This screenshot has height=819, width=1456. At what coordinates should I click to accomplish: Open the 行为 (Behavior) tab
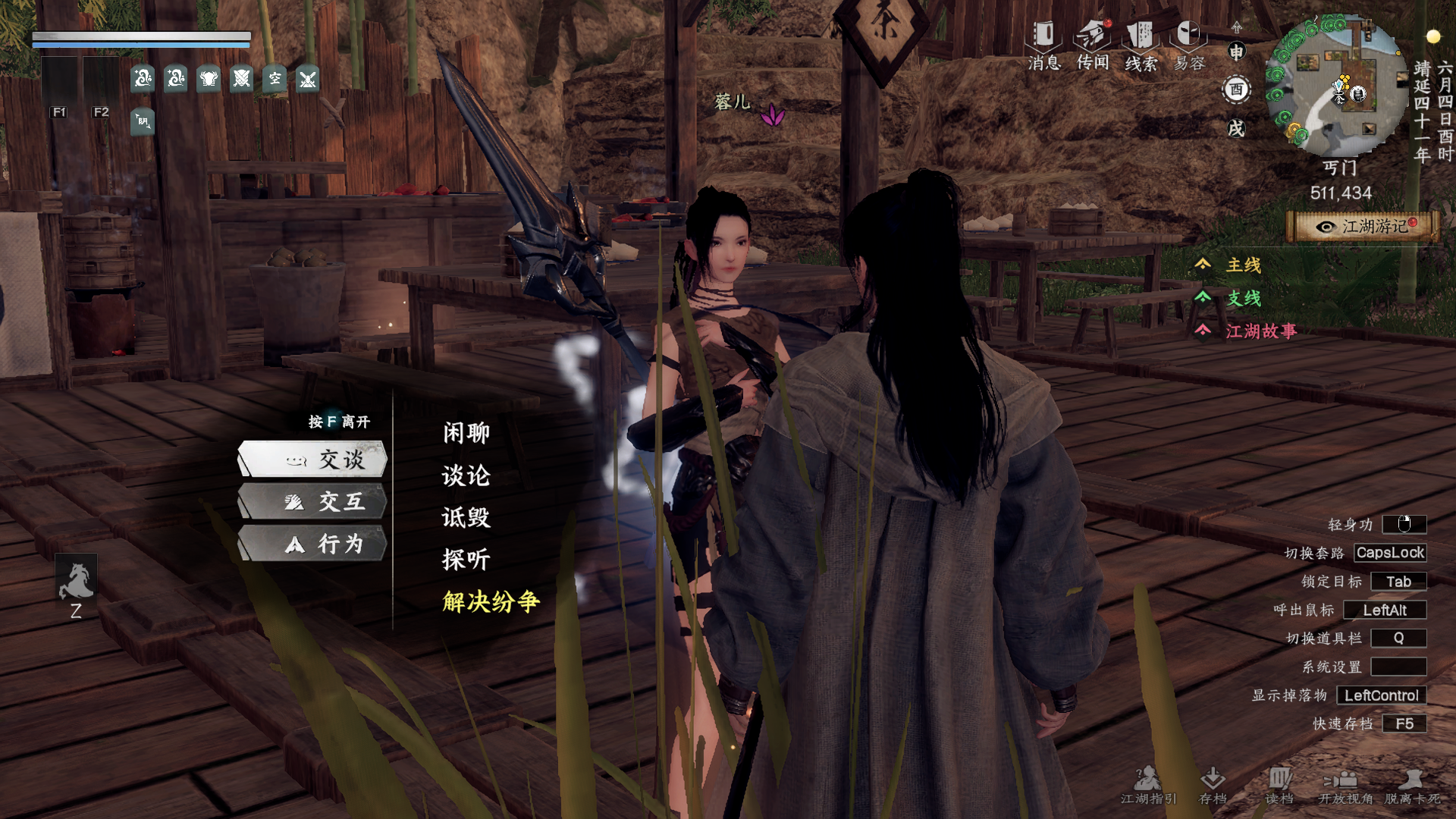coord(314,544)
